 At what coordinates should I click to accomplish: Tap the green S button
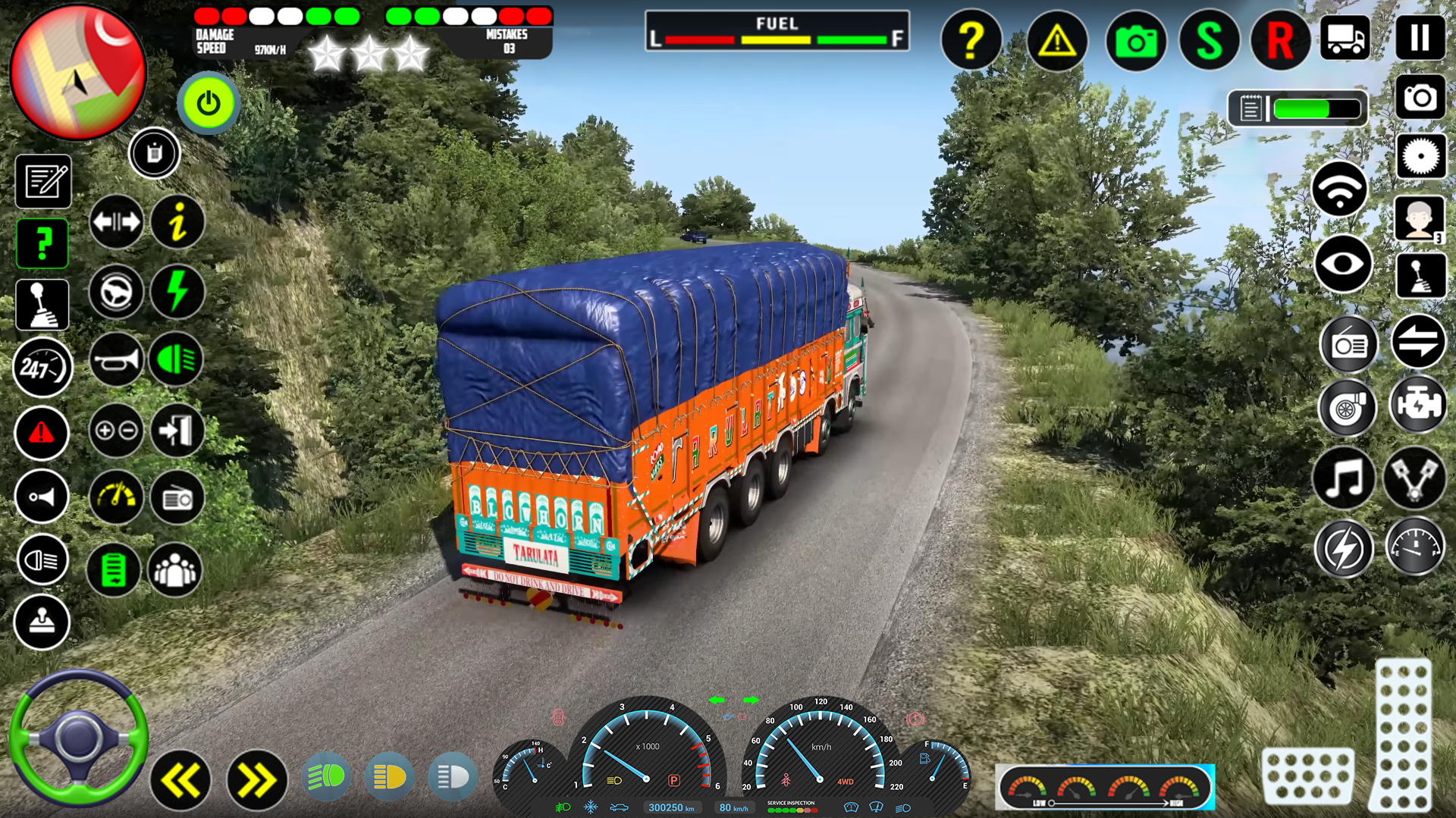(1207, 42)
